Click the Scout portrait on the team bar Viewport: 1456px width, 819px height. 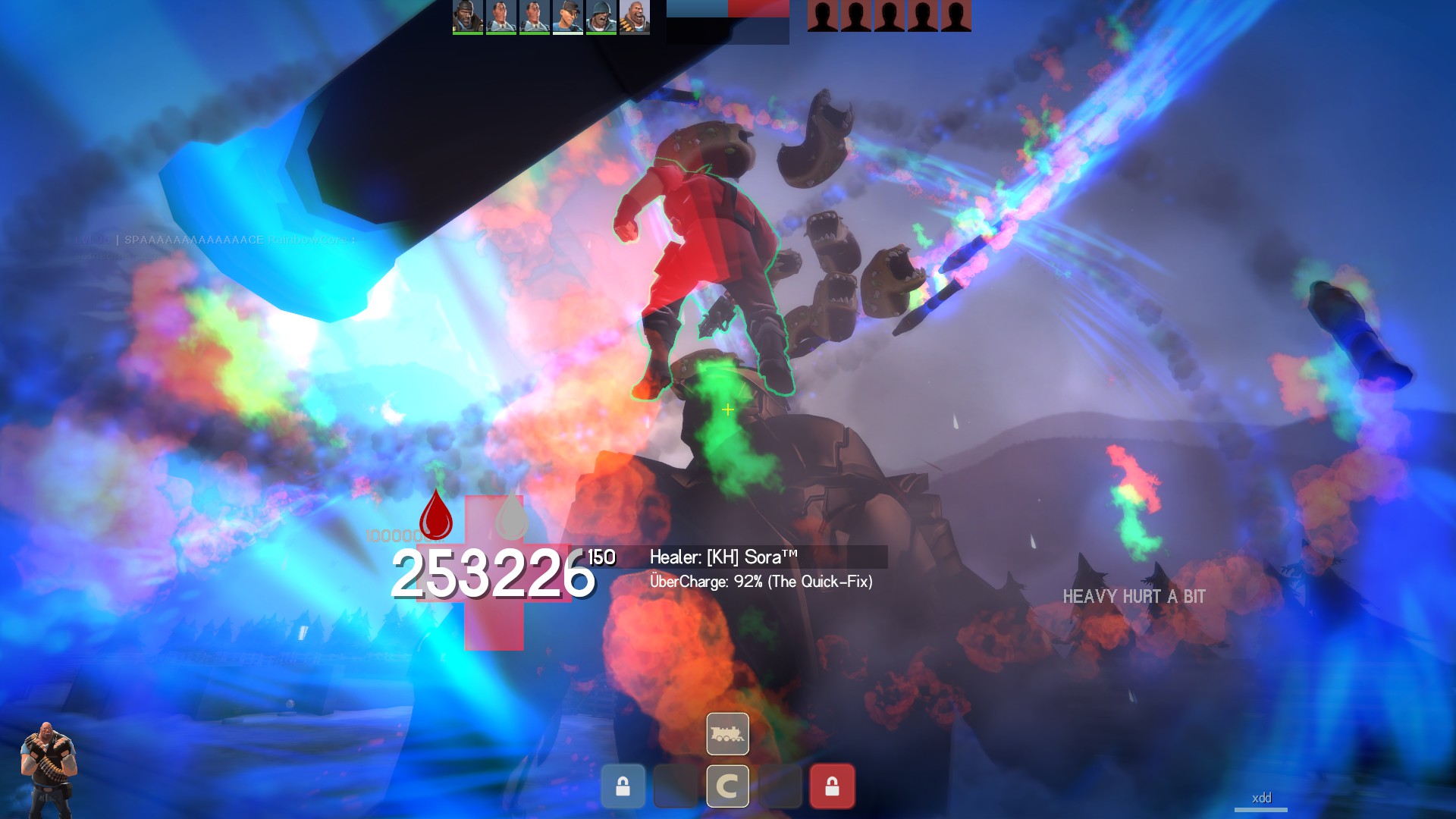[x=568, y=17]
